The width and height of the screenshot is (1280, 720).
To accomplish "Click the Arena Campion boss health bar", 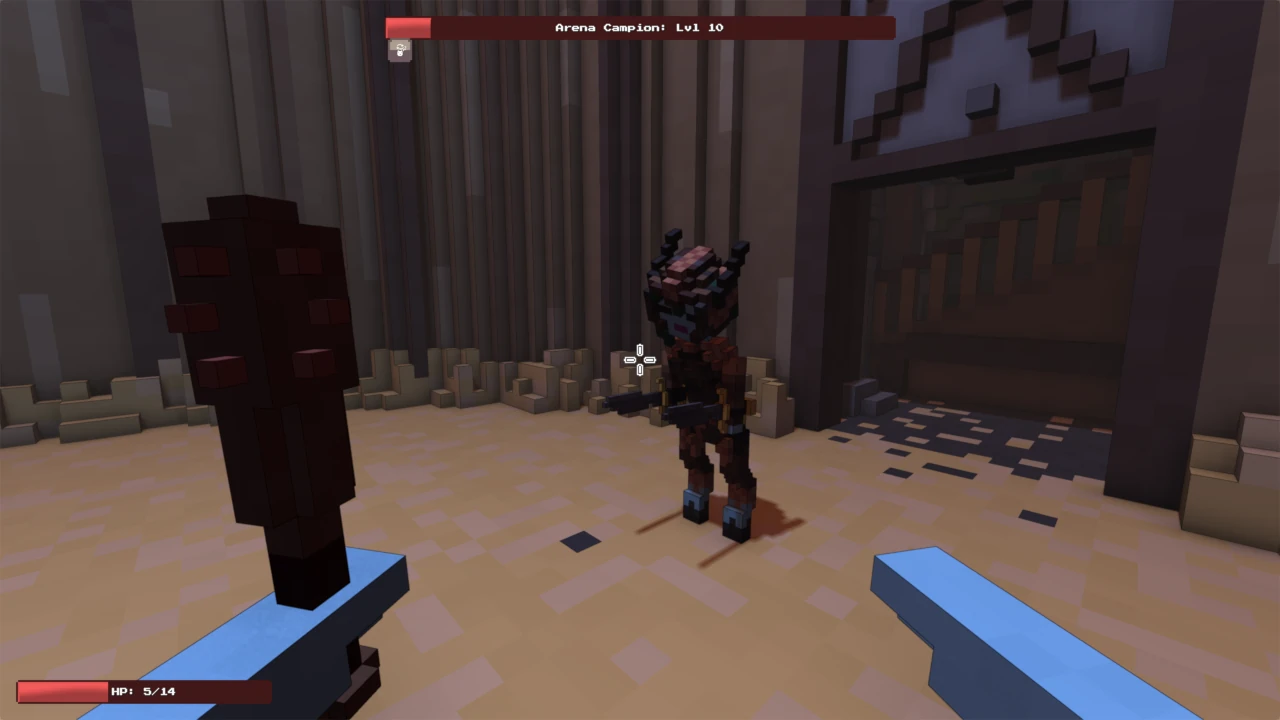I will pyautogui.click(x=640, y=27).
